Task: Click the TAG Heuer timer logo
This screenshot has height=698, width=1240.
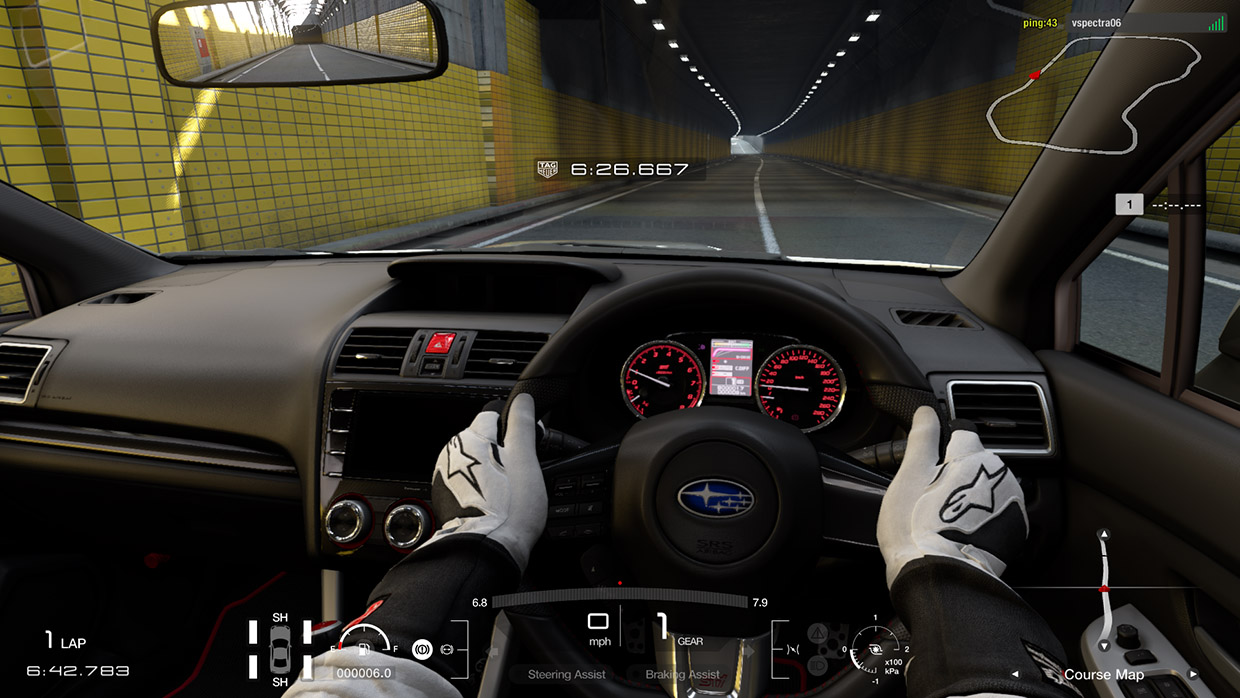Action: point(547,169)
